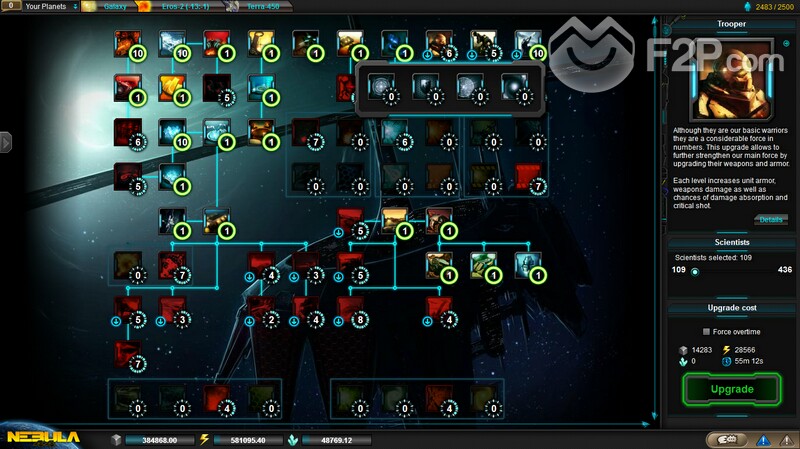
Task: Switch to the Galaxy tab
Action: click(109, 6)
